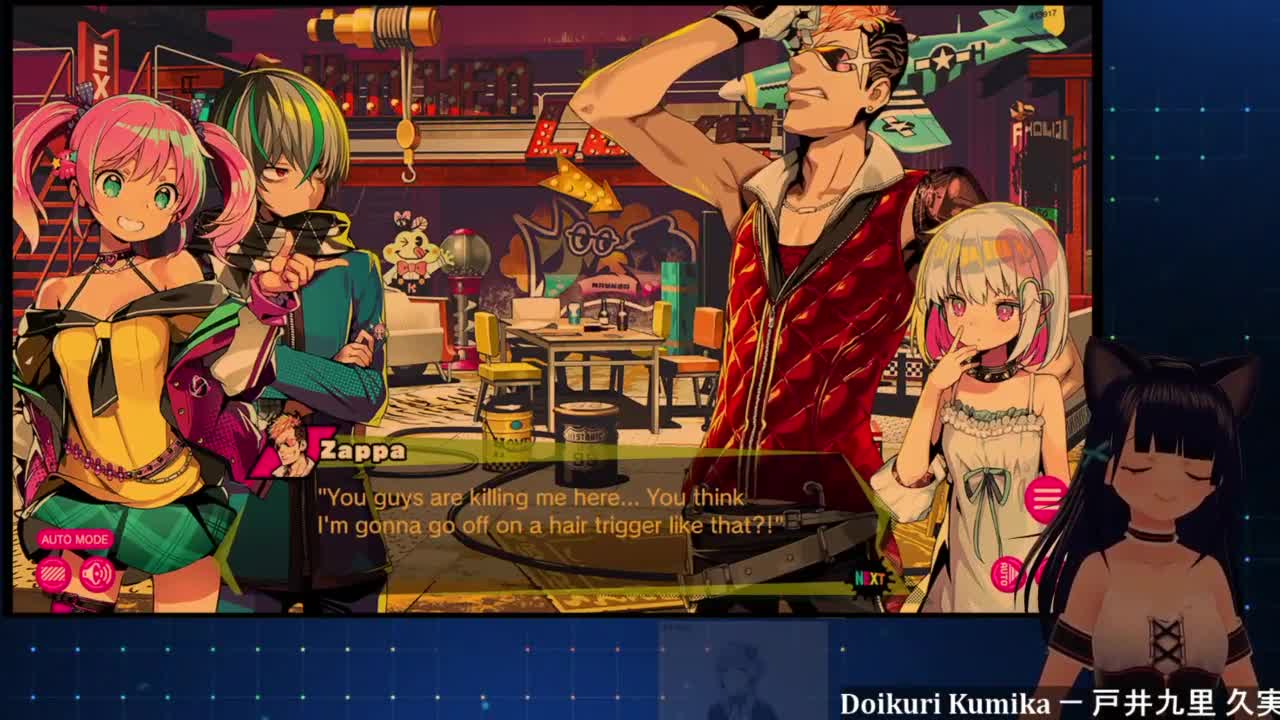Toggle the round AUTO button
The height and width of the screenshot is (720, 1280).
click(1006, 574)
